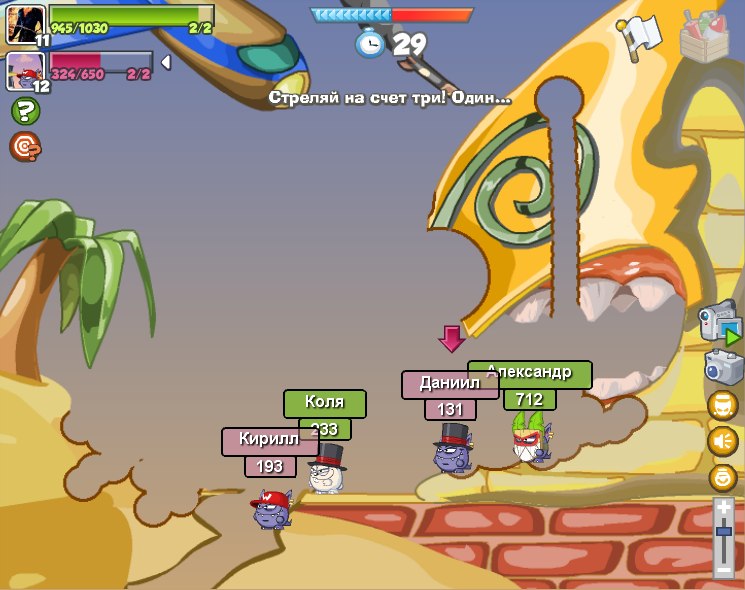The width and height of the screenshot is (745, 590).
Task: Open the green question mark help button
Action: [24, 111]
